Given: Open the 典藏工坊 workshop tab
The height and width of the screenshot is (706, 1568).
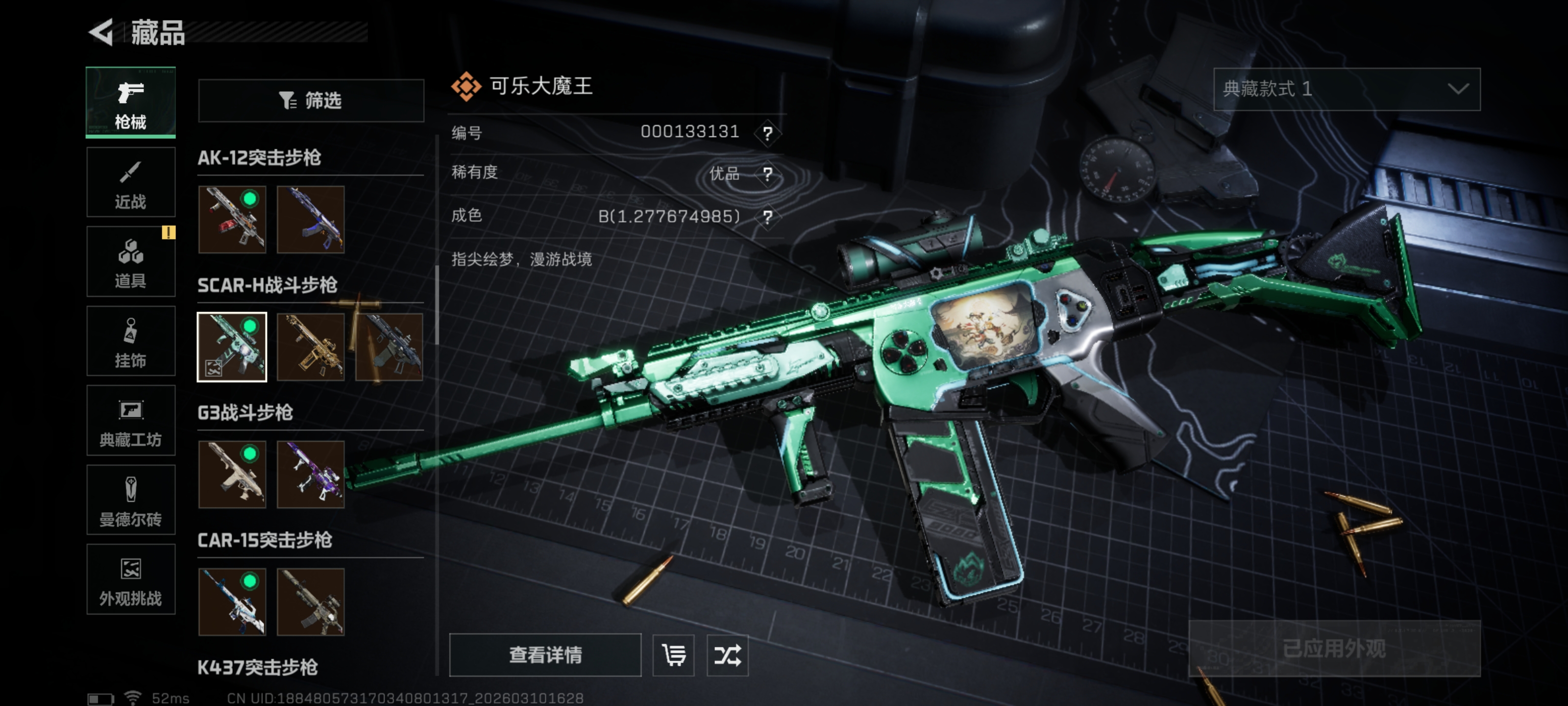Looking at the screenshot, I should click(131, 421).
